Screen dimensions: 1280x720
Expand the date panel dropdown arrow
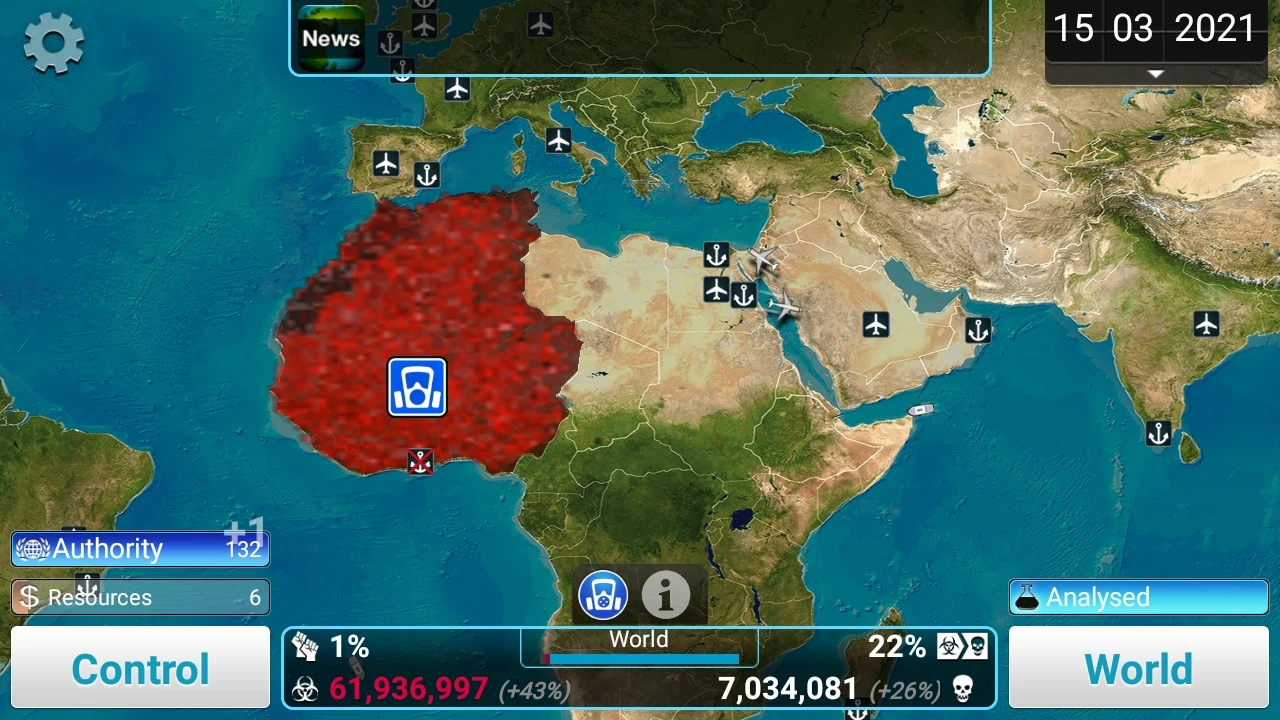(x=1154, y=73)
